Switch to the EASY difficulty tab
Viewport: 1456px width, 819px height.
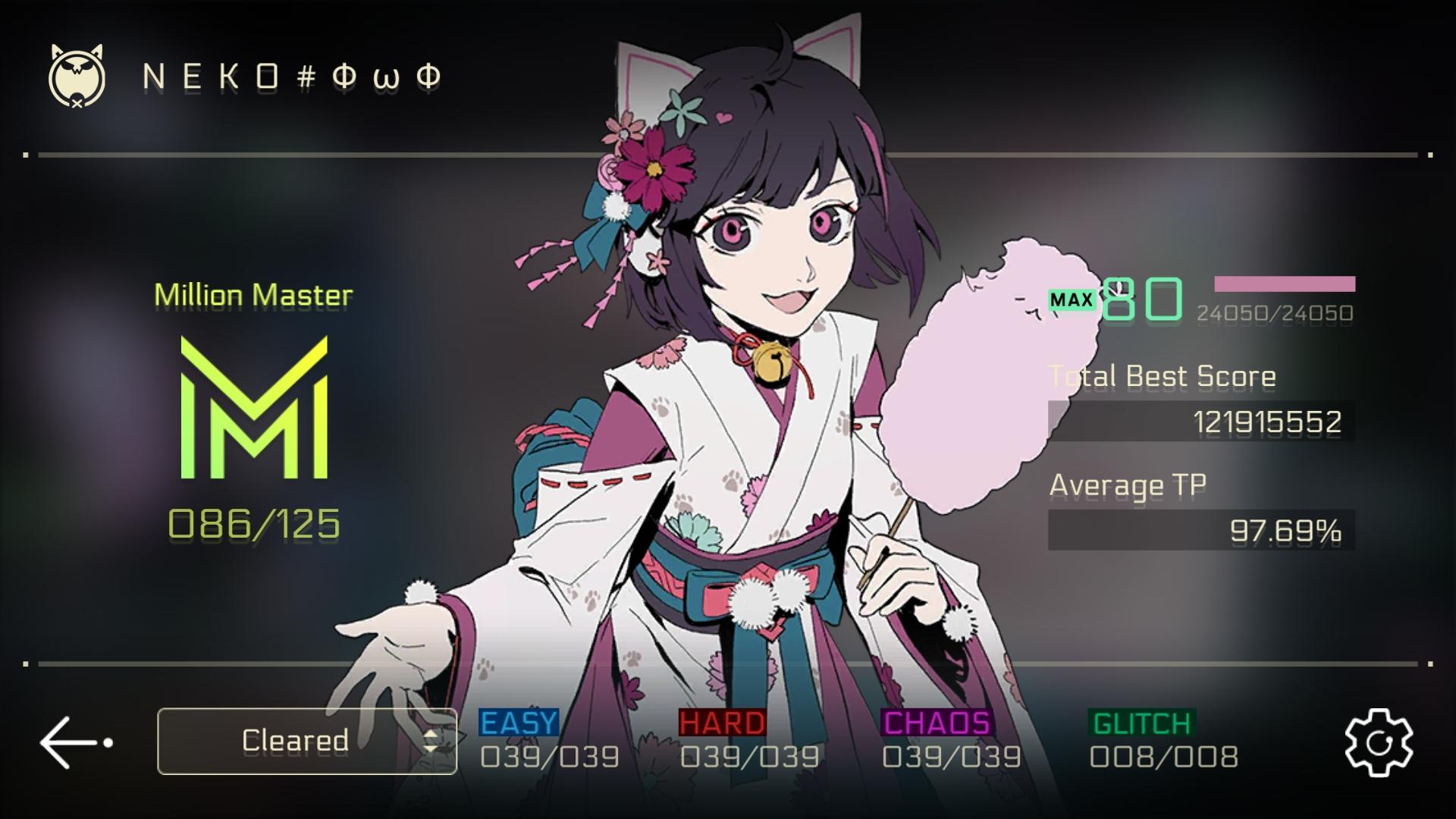tap(518, 722)
